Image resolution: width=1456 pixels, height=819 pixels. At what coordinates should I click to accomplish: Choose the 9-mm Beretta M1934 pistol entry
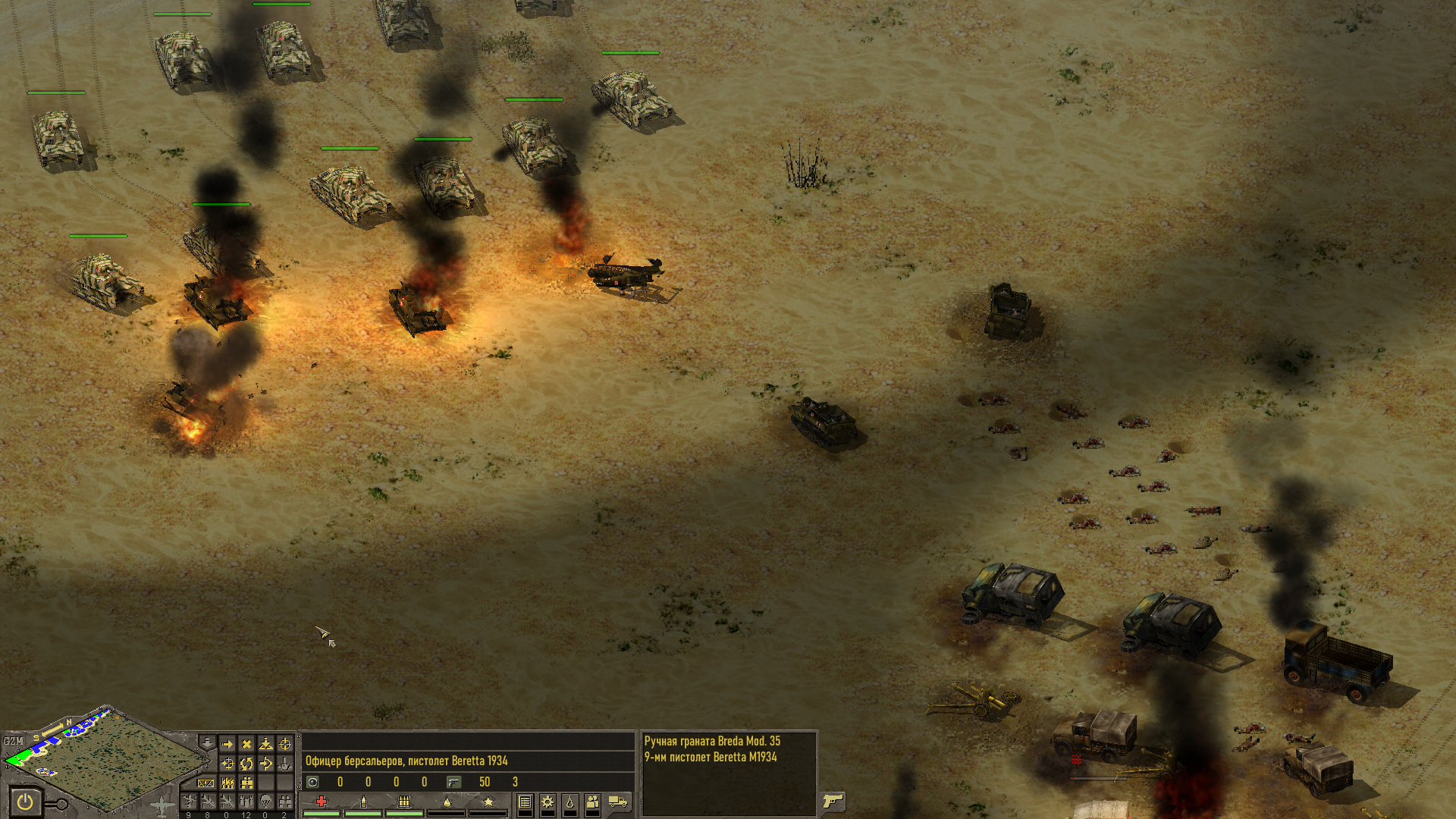click(711, 757)
